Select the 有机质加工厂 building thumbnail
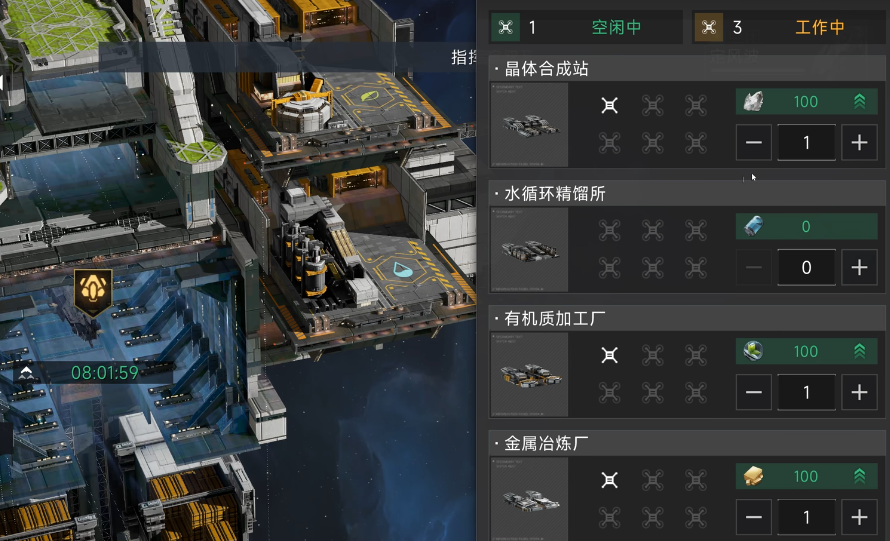The width and height of the screenshot is (890, 541). pos(530,375)
